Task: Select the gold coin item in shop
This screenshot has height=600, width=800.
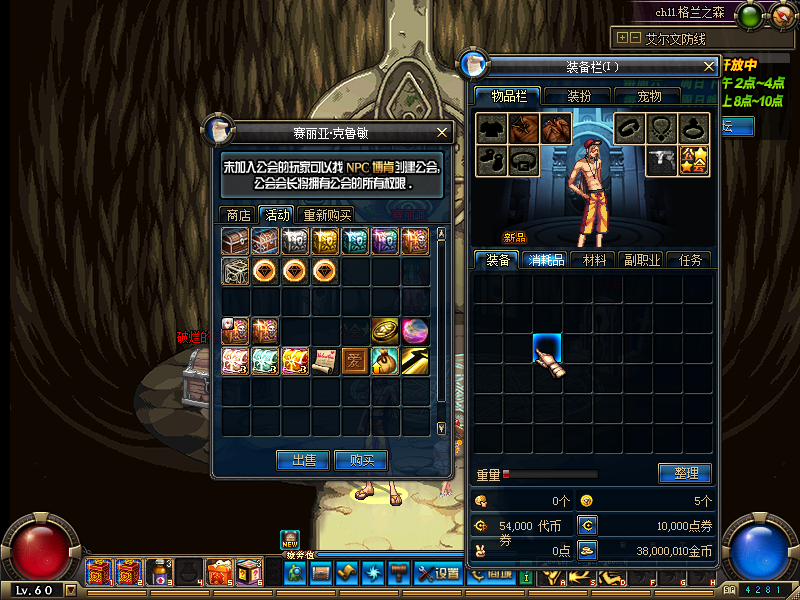Action: point(385,331)
